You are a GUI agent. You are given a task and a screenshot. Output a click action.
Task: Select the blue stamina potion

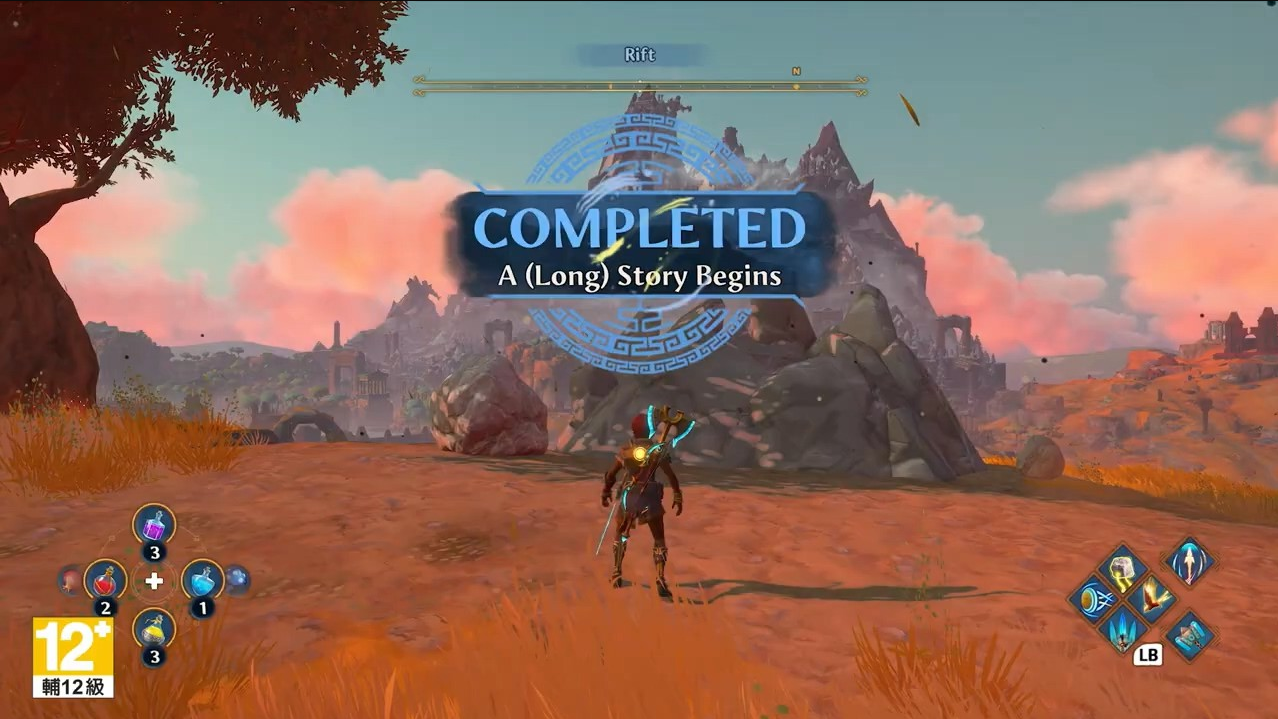[202, 580]
